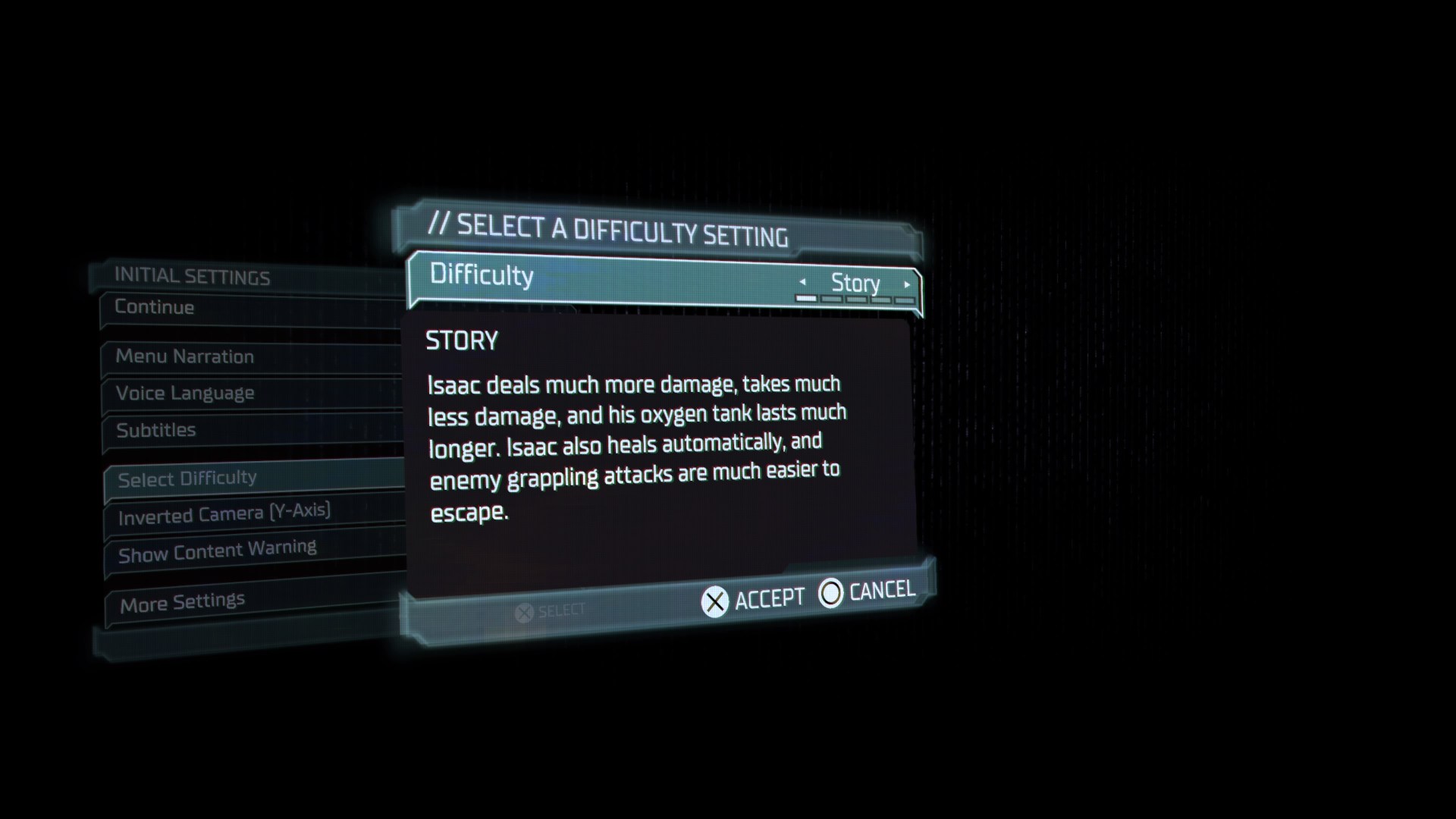Click the right arrow beside Story

click(x=907, y=284)
